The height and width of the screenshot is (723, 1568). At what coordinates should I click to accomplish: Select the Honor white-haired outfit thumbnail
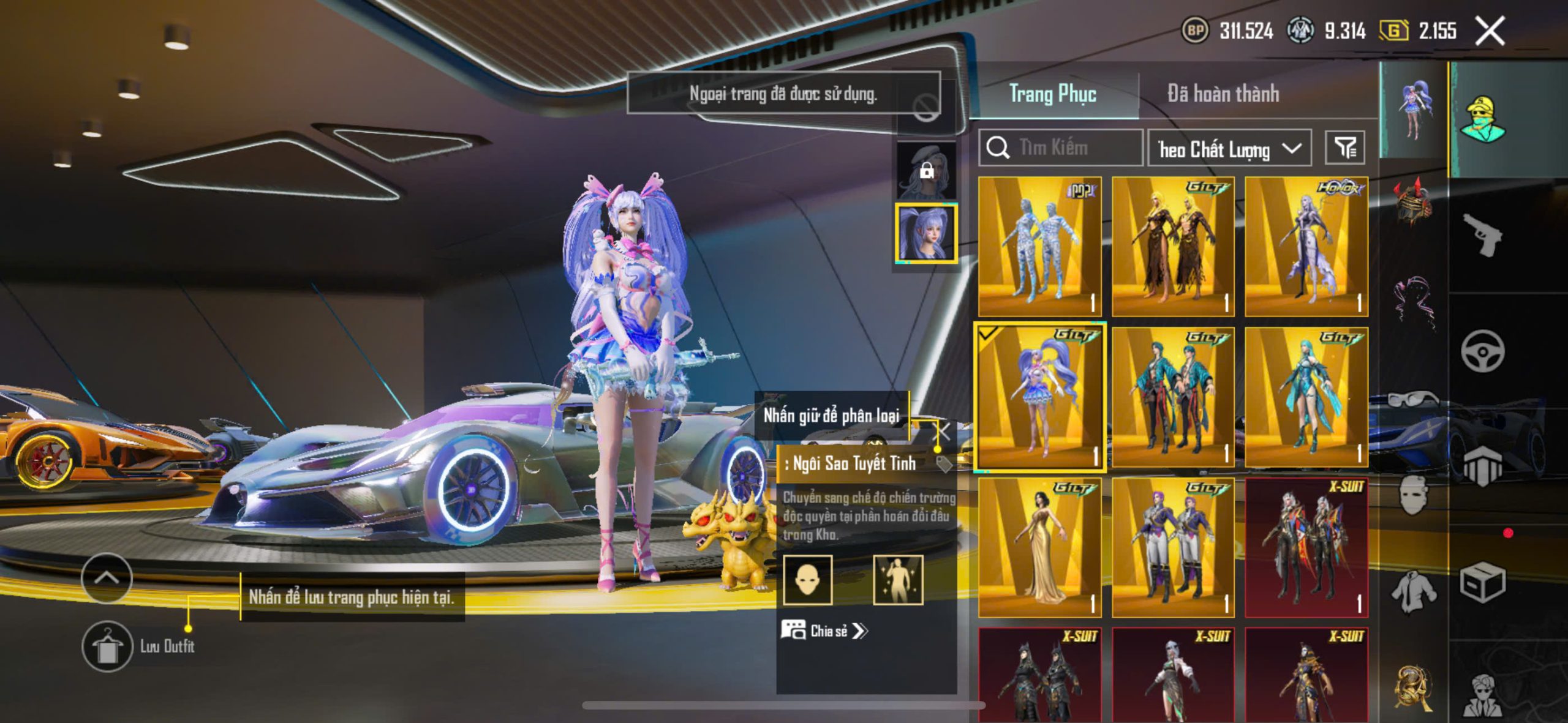(x=1306, y=247)
